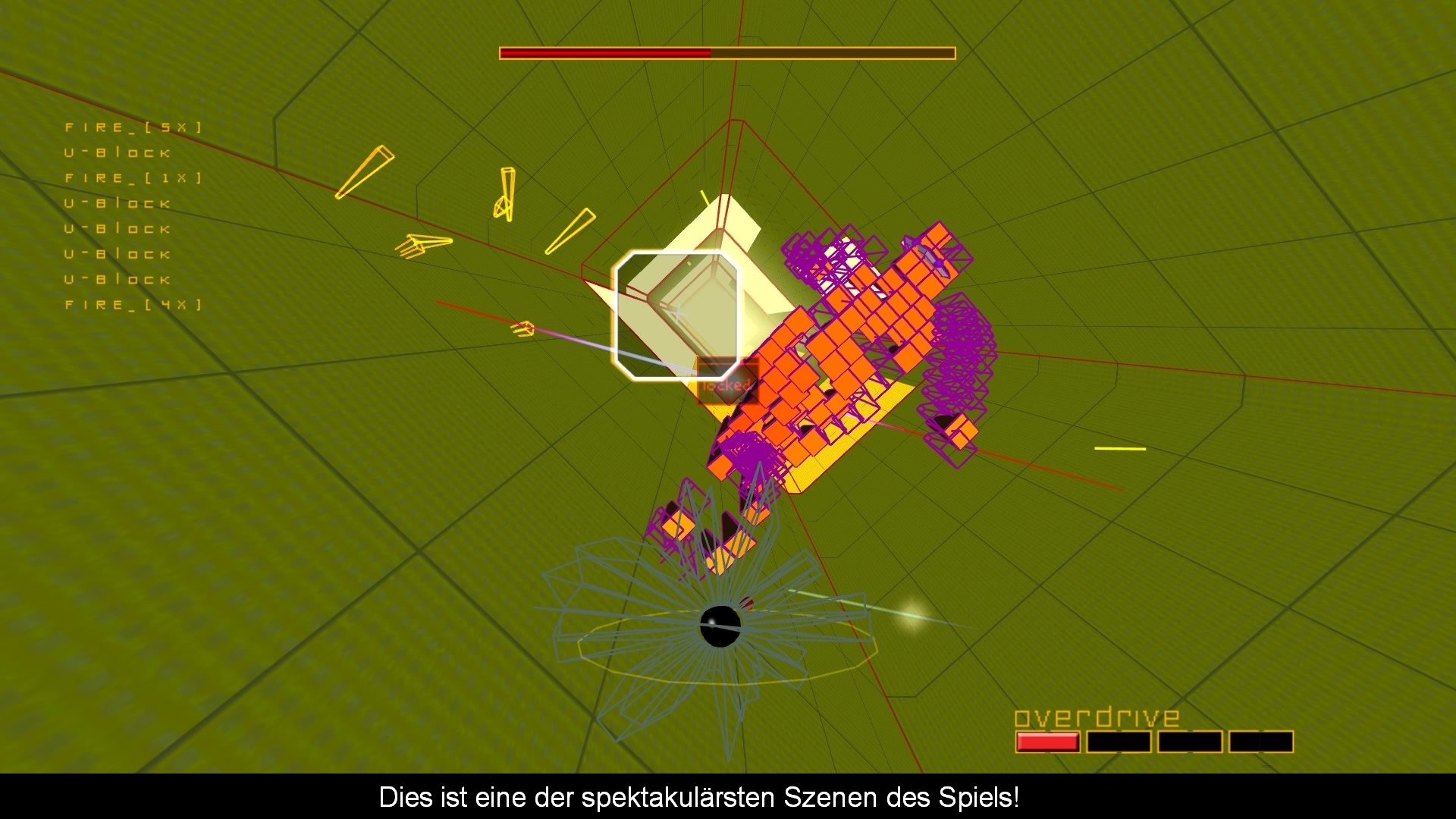Viewport: 1456px width, 819px height.
Task: Select the bottom U-Block entry
Action: point(118,279)
